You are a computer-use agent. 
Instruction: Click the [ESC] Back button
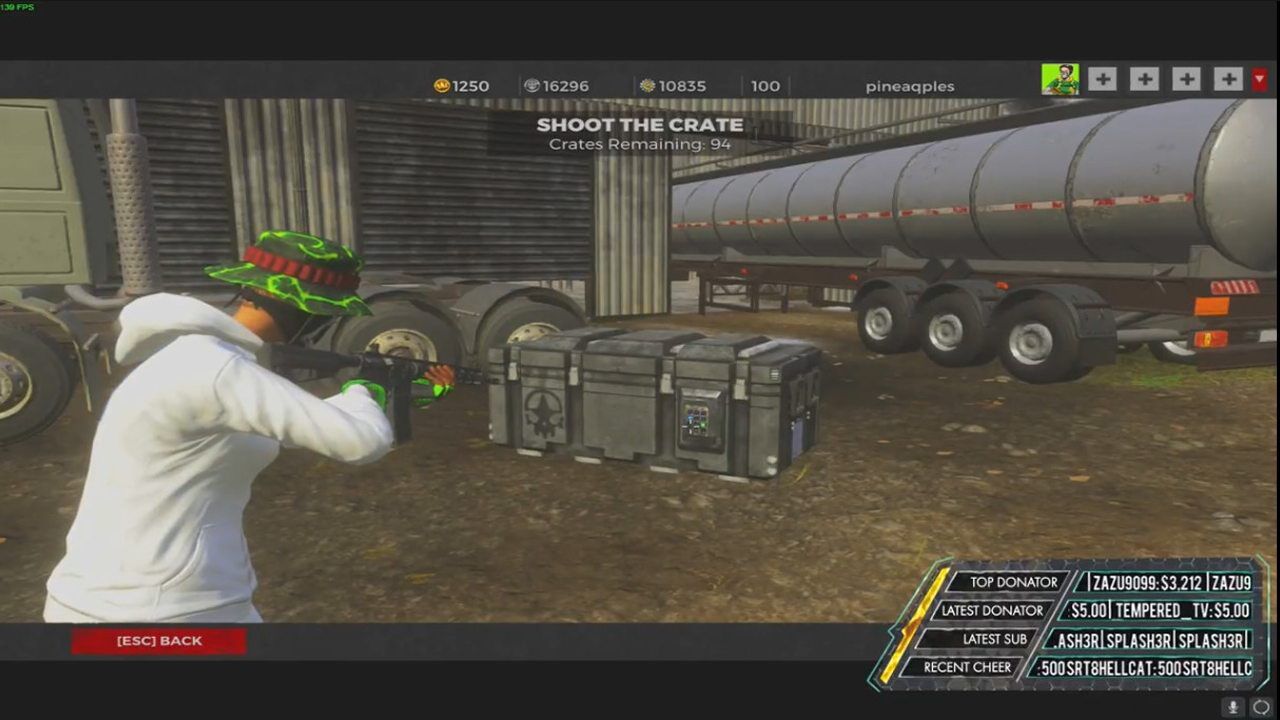point(159,641)
